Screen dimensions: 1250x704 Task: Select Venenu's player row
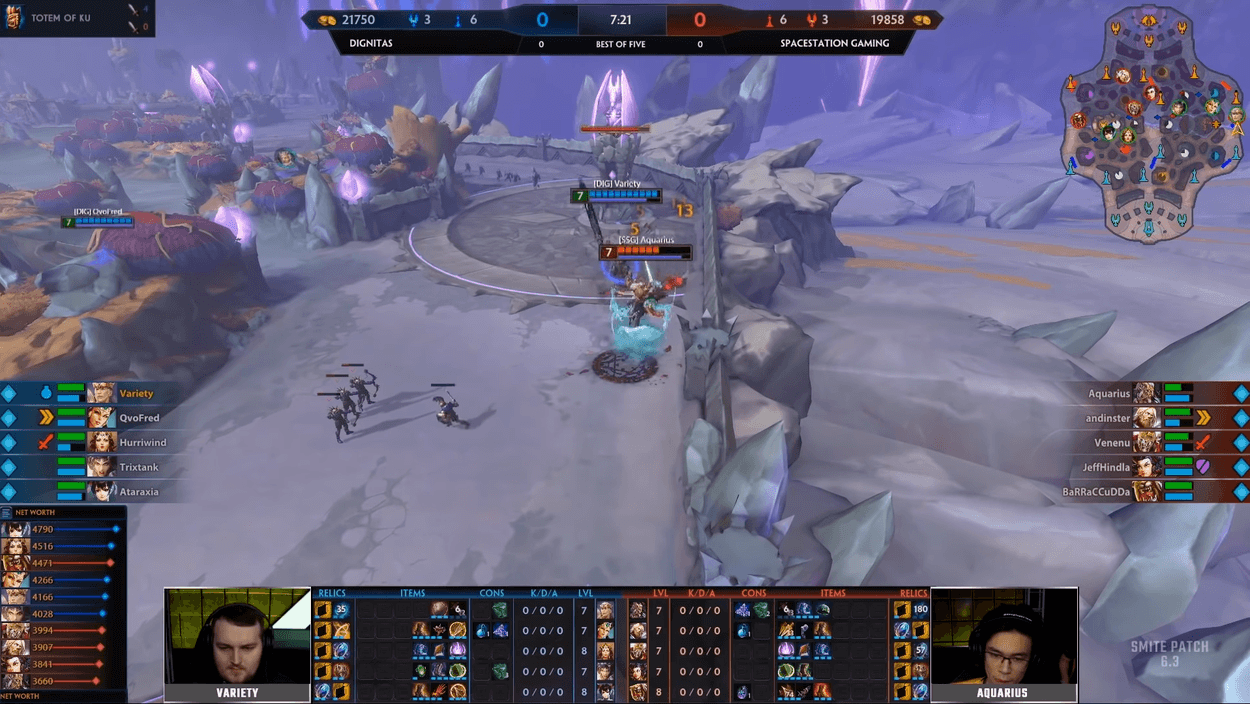[1111, 442]
